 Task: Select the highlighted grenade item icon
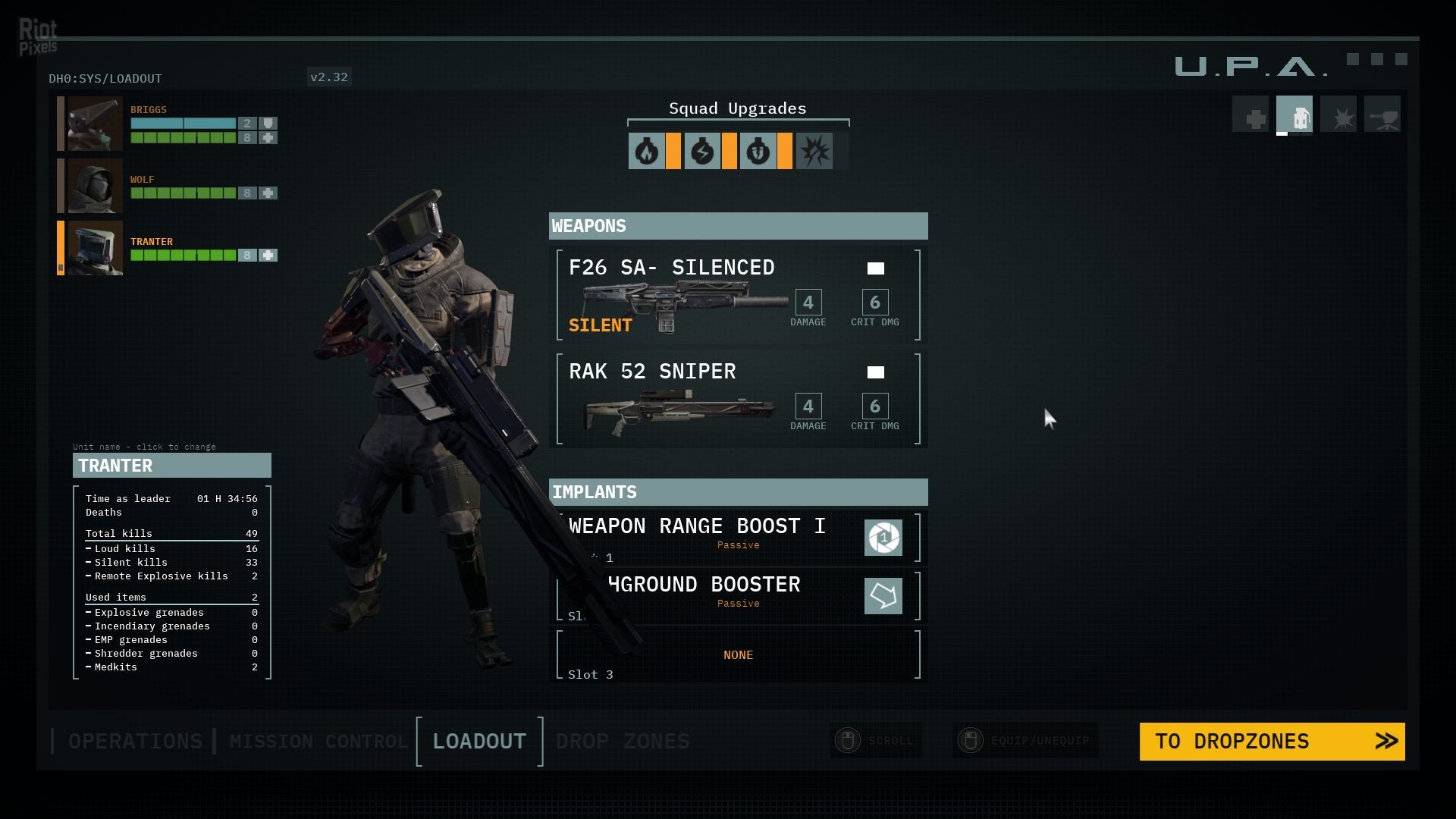[1294, 115]
